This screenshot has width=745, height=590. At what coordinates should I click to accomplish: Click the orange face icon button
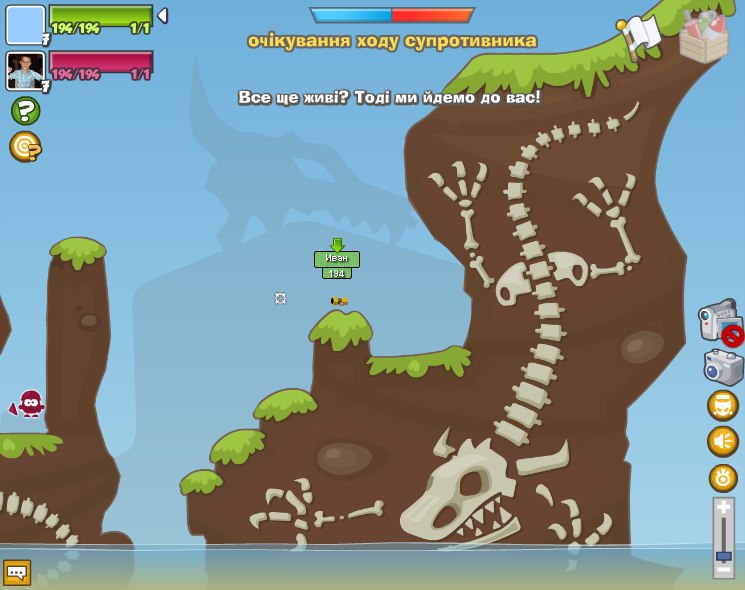click(723, 405)
